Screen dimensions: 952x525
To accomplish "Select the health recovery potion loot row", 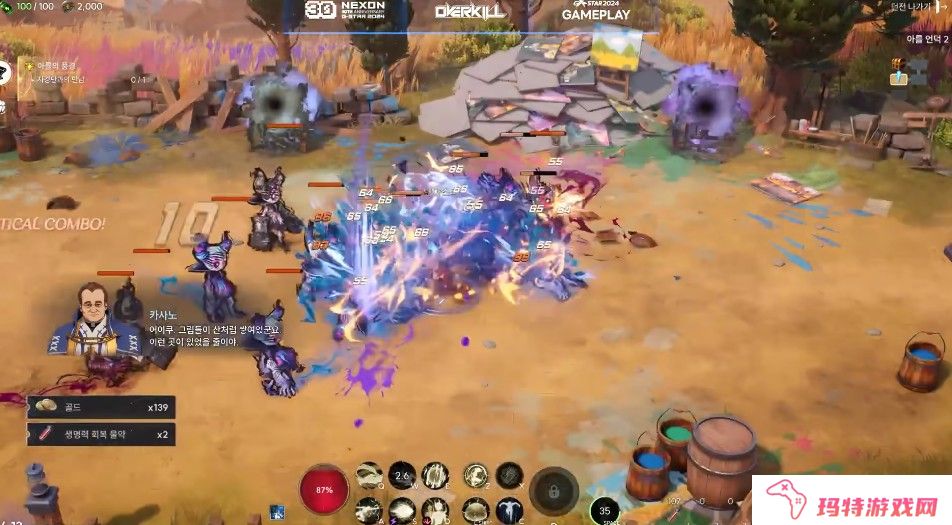I will 101,434.
